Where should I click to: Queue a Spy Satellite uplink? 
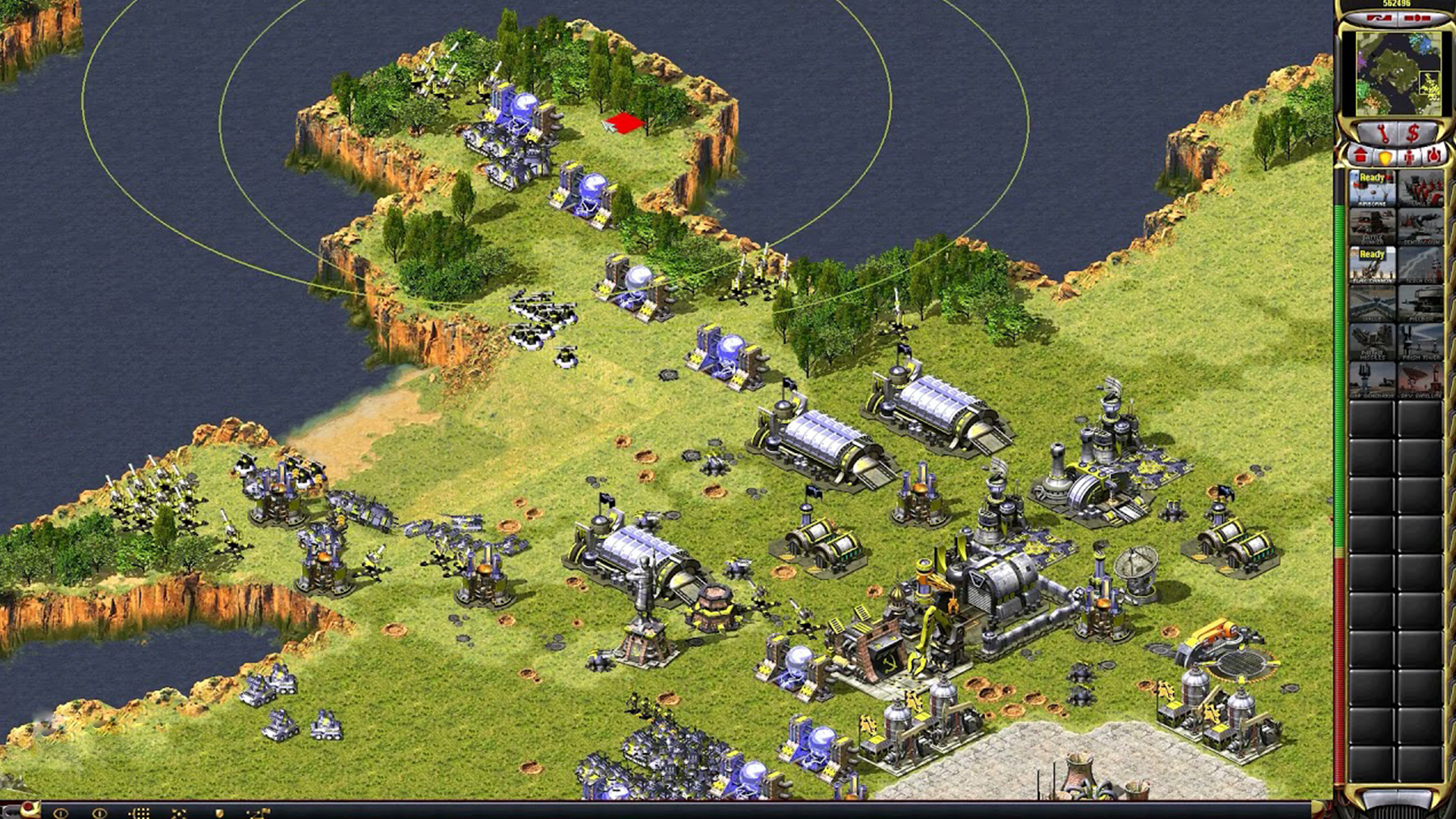(1420, 379)
